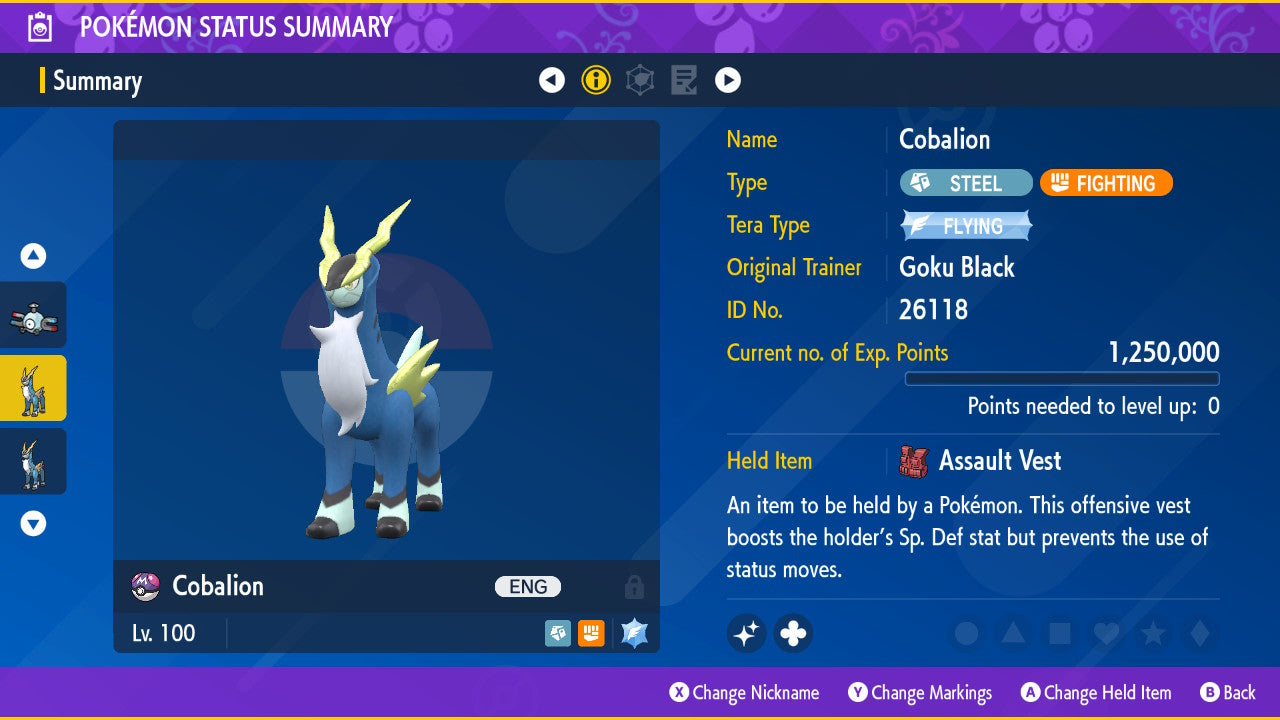The image size is (1280, 720).
Task: Select the yellow info summary tab
Action: pos(596,80)
